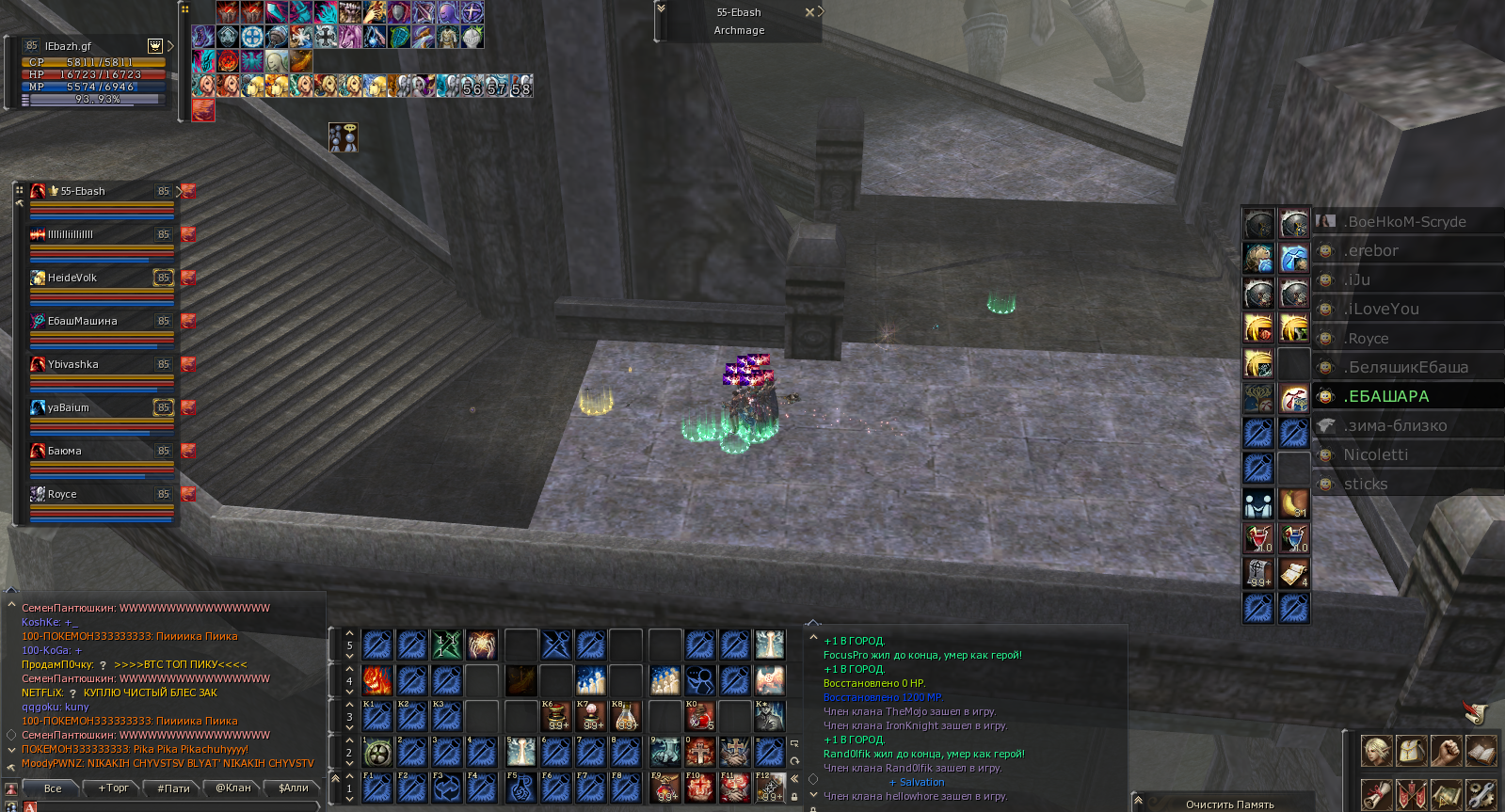This screenshot has height=812, width=1505.
Task: Select party member HeideVolk
Action: (x=73, y=279)
